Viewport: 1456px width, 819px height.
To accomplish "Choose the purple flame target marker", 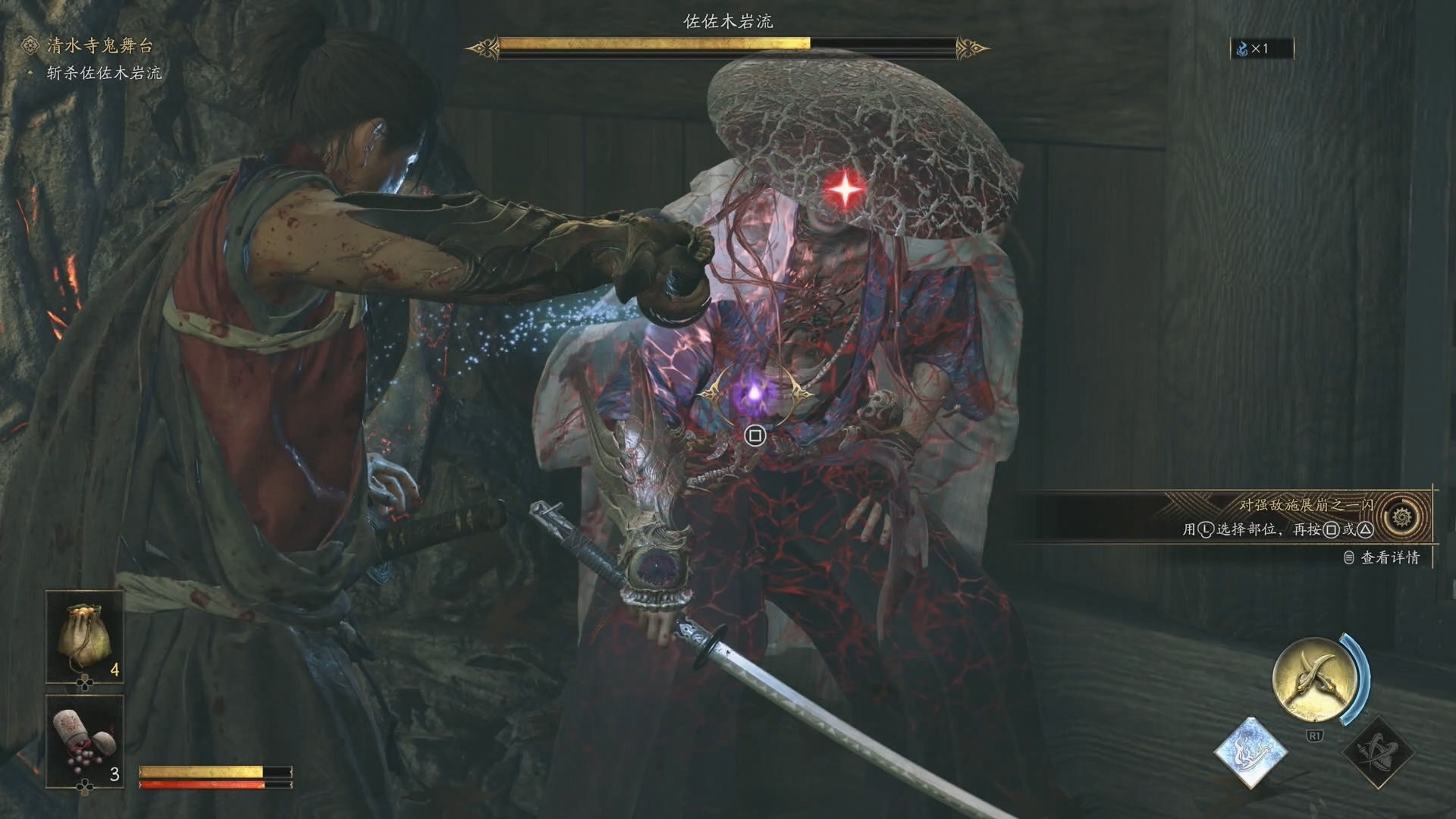I will point(755,394).
